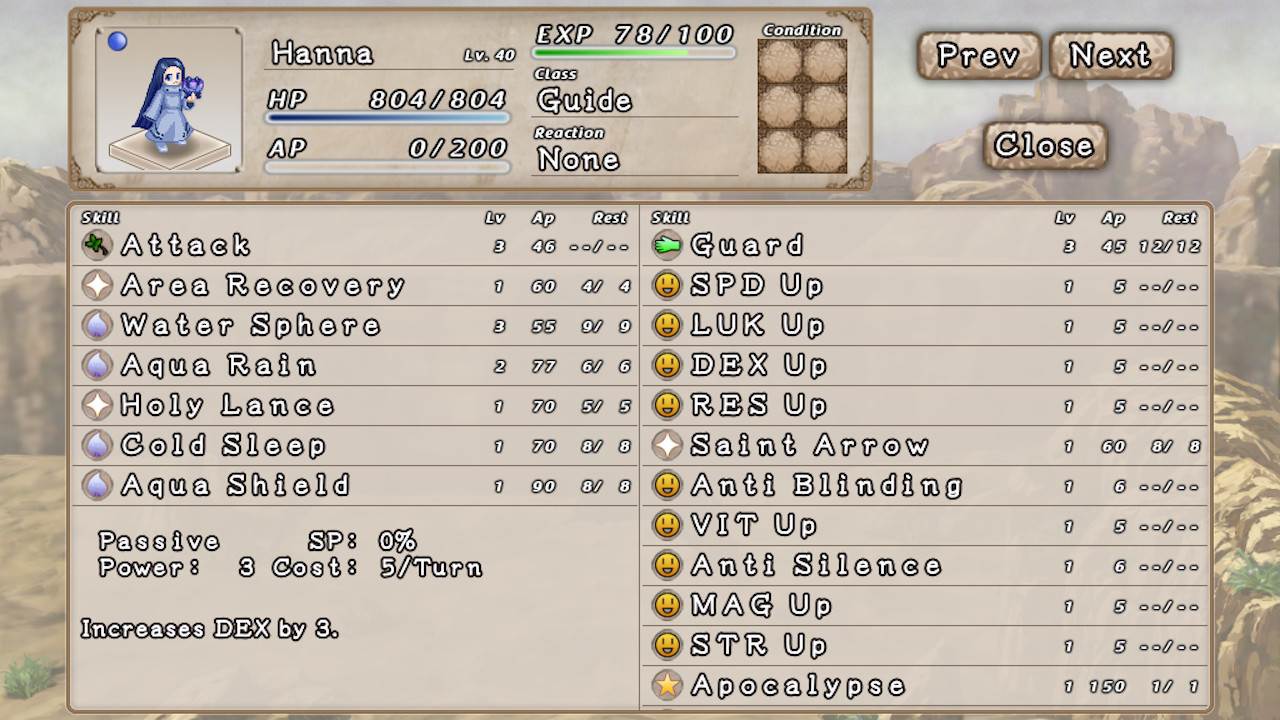Select the Aqua Shield bubble icon
Screen dimensions: 1280x720
tap(95, 484)
